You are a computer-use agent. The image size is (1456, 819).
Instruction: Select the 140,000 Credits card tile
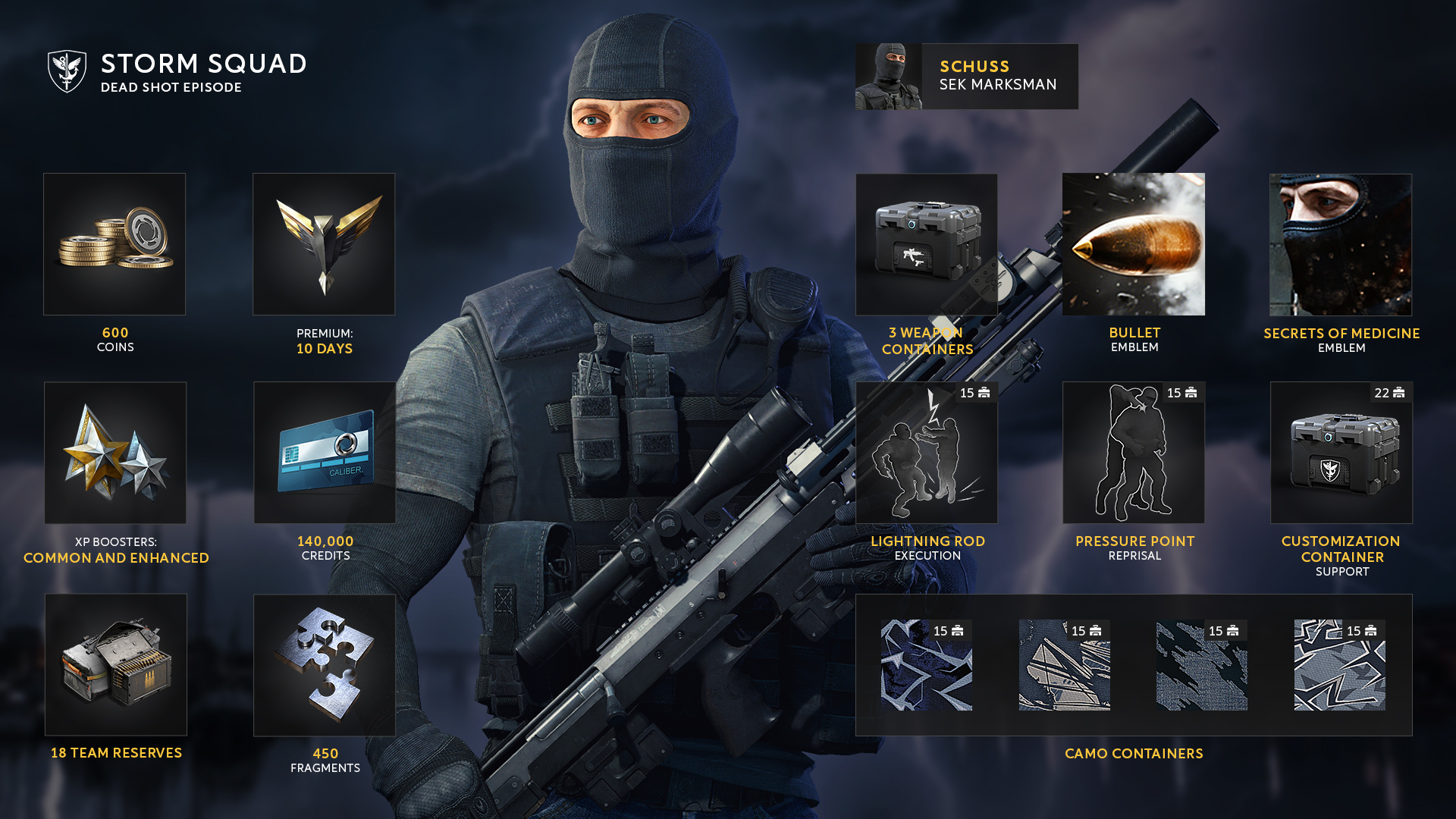click(x=325, y=453)
